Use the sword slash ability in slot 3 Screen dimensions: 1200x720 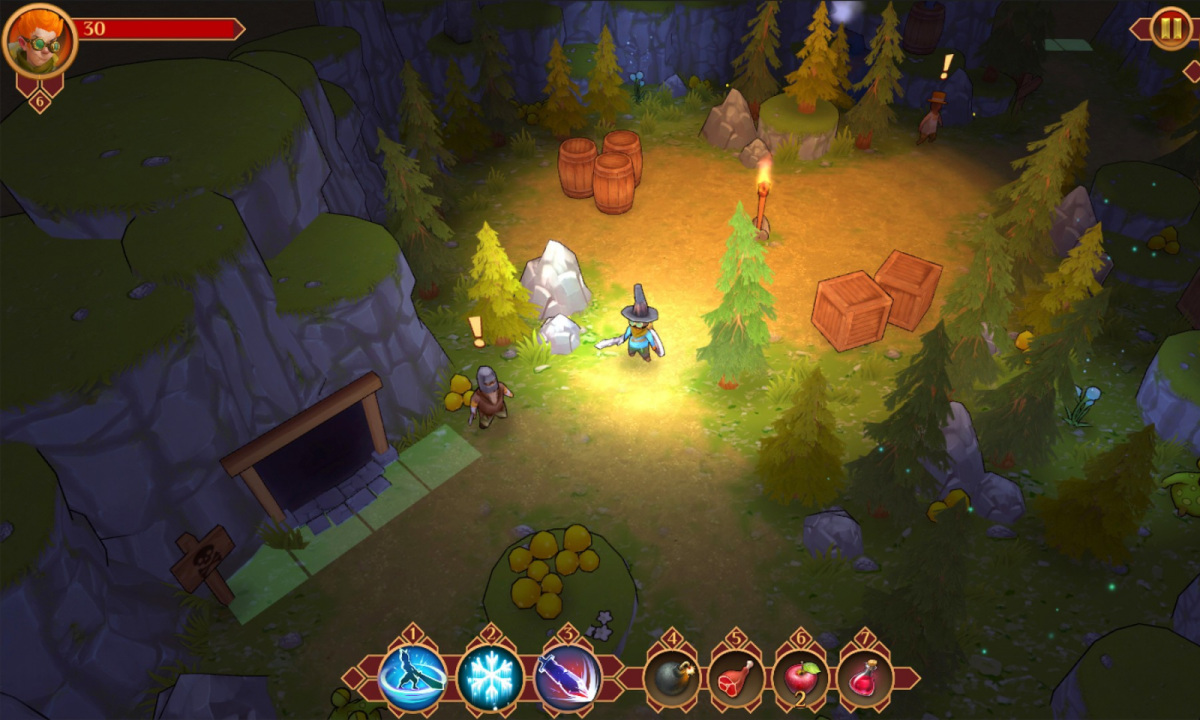(567, 677)
